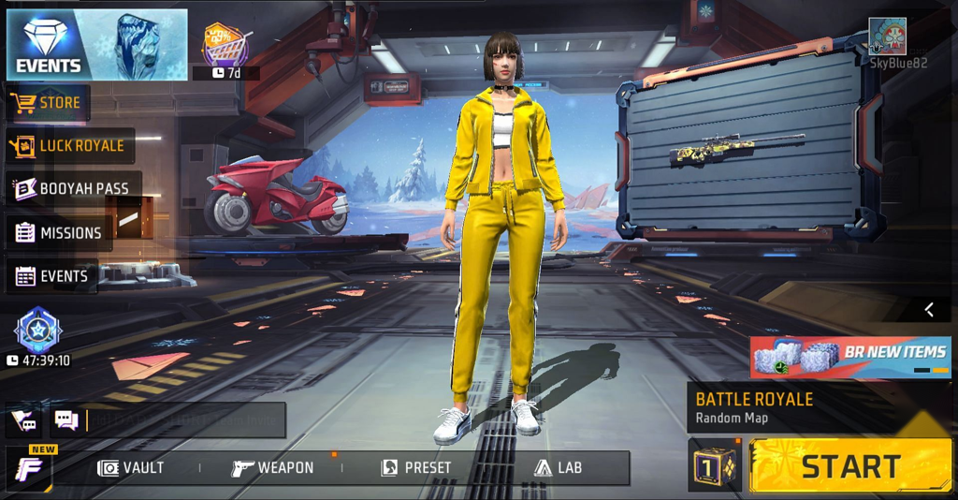The image size is (958, 500).
Task: Open the Store menu
Action: tap(49, 102)
